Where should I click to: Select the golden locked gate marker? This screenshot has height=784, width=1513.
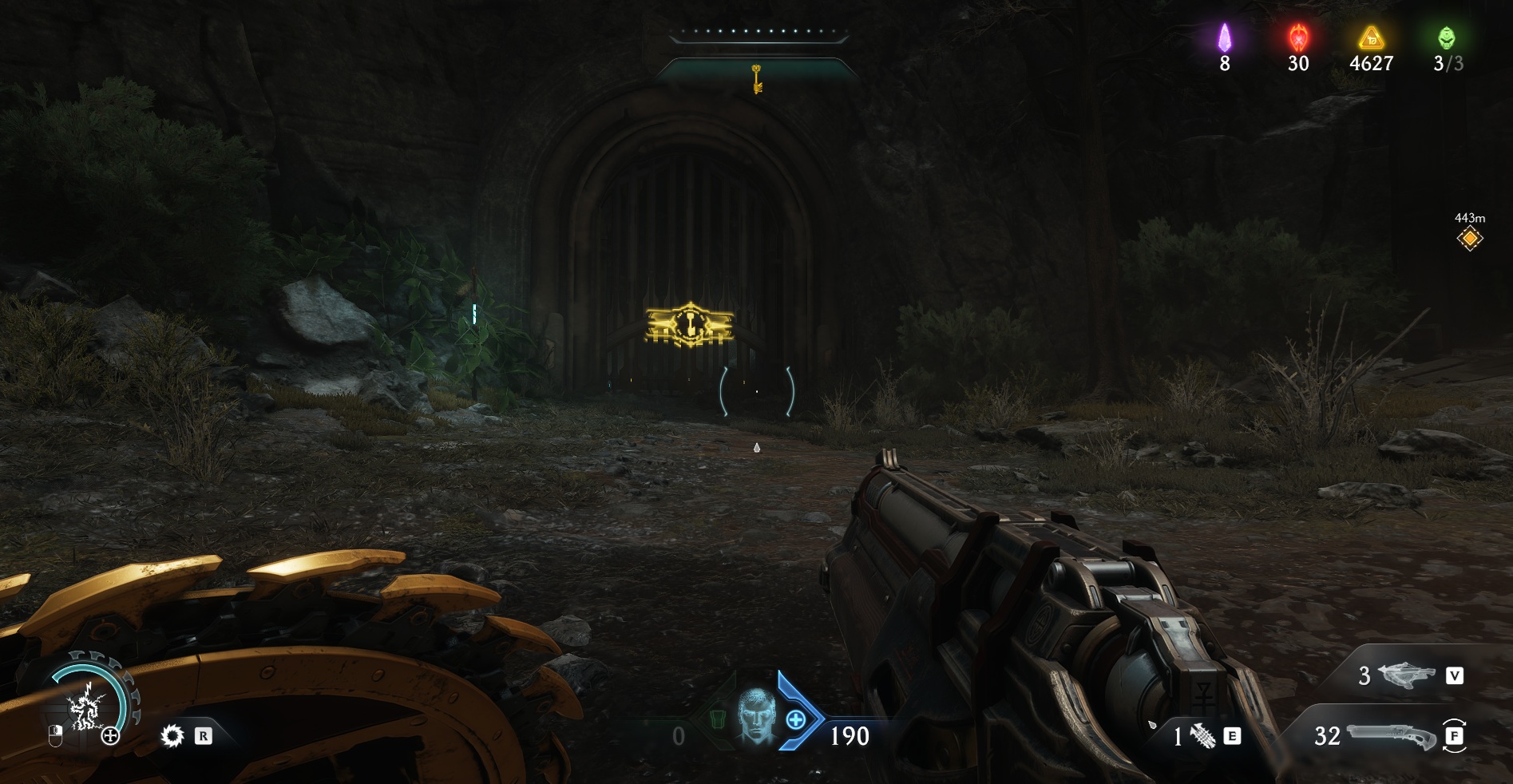click(x=689, y=325)
